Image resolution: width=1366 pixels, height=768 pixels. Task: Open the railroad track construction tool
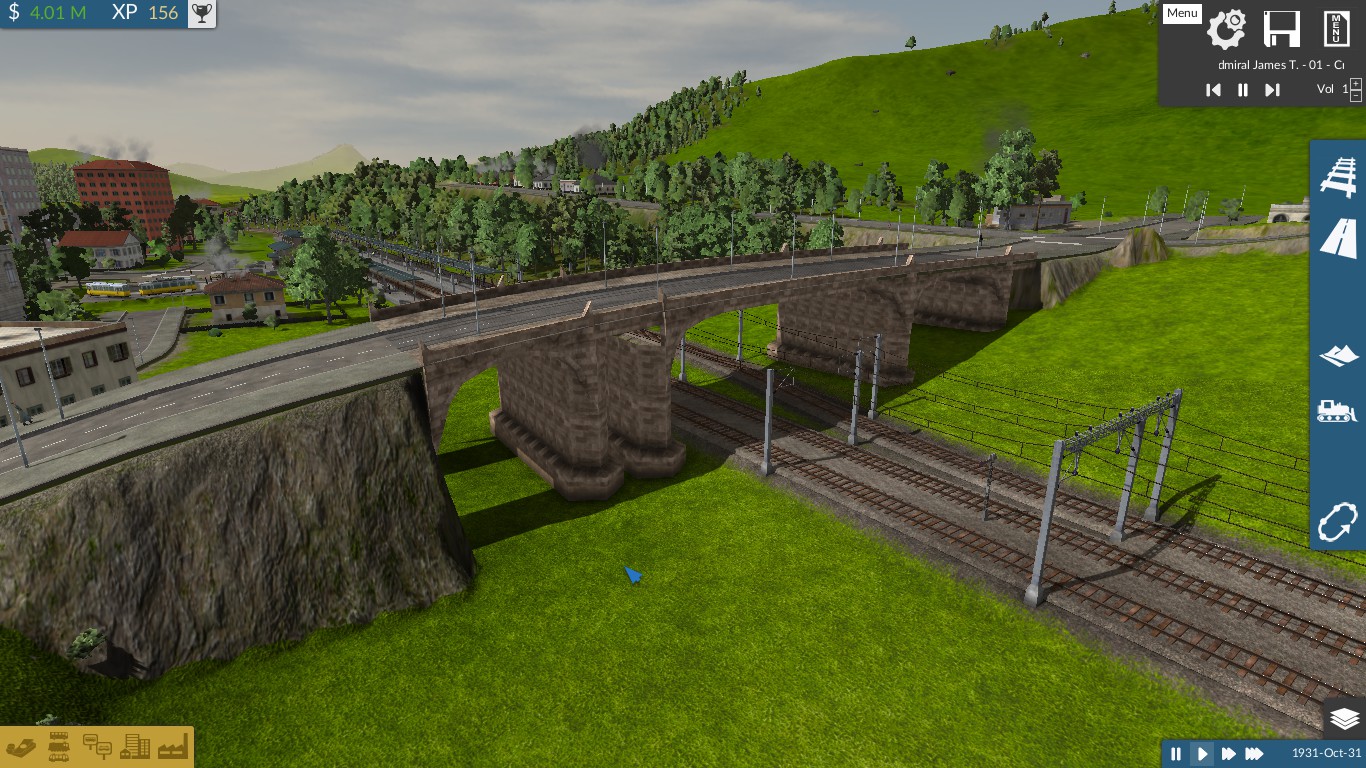click(x=1337, y=177)
